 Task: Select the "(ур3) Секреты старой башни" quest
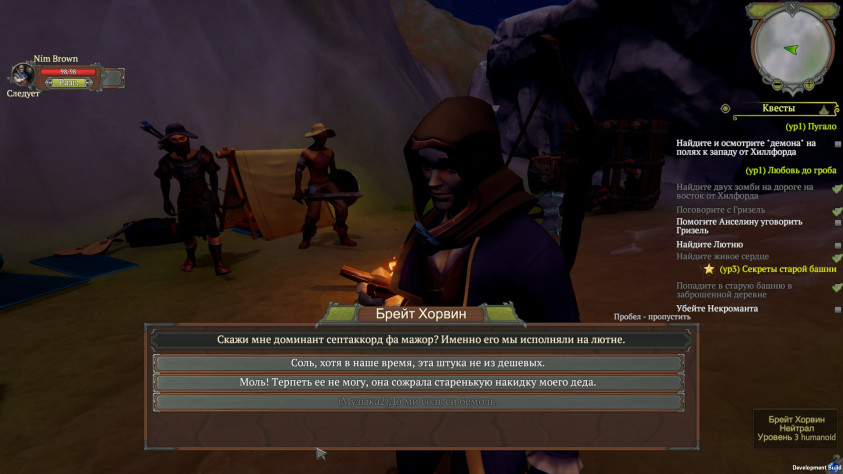[x=777, y=269]
